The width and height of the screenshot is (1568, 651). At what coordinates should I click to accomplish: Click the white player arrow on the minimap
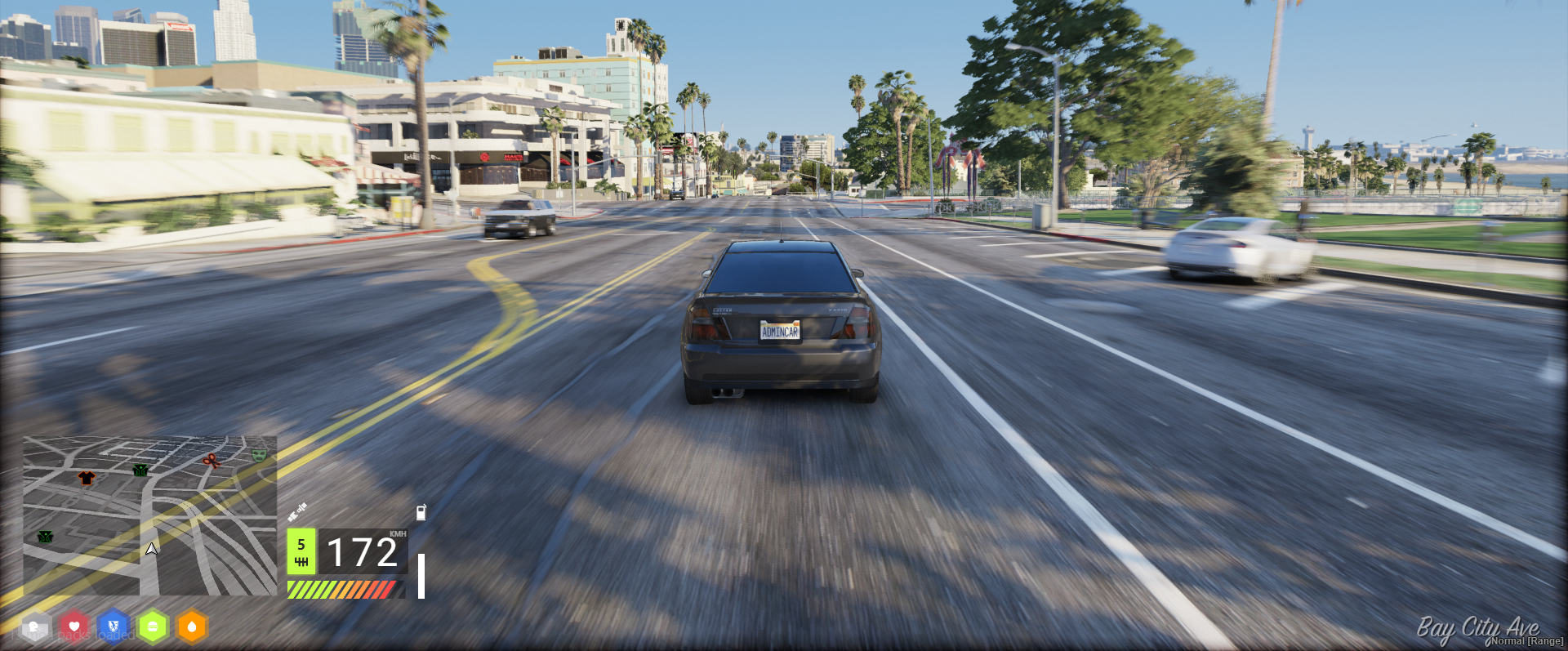[151, 549]
